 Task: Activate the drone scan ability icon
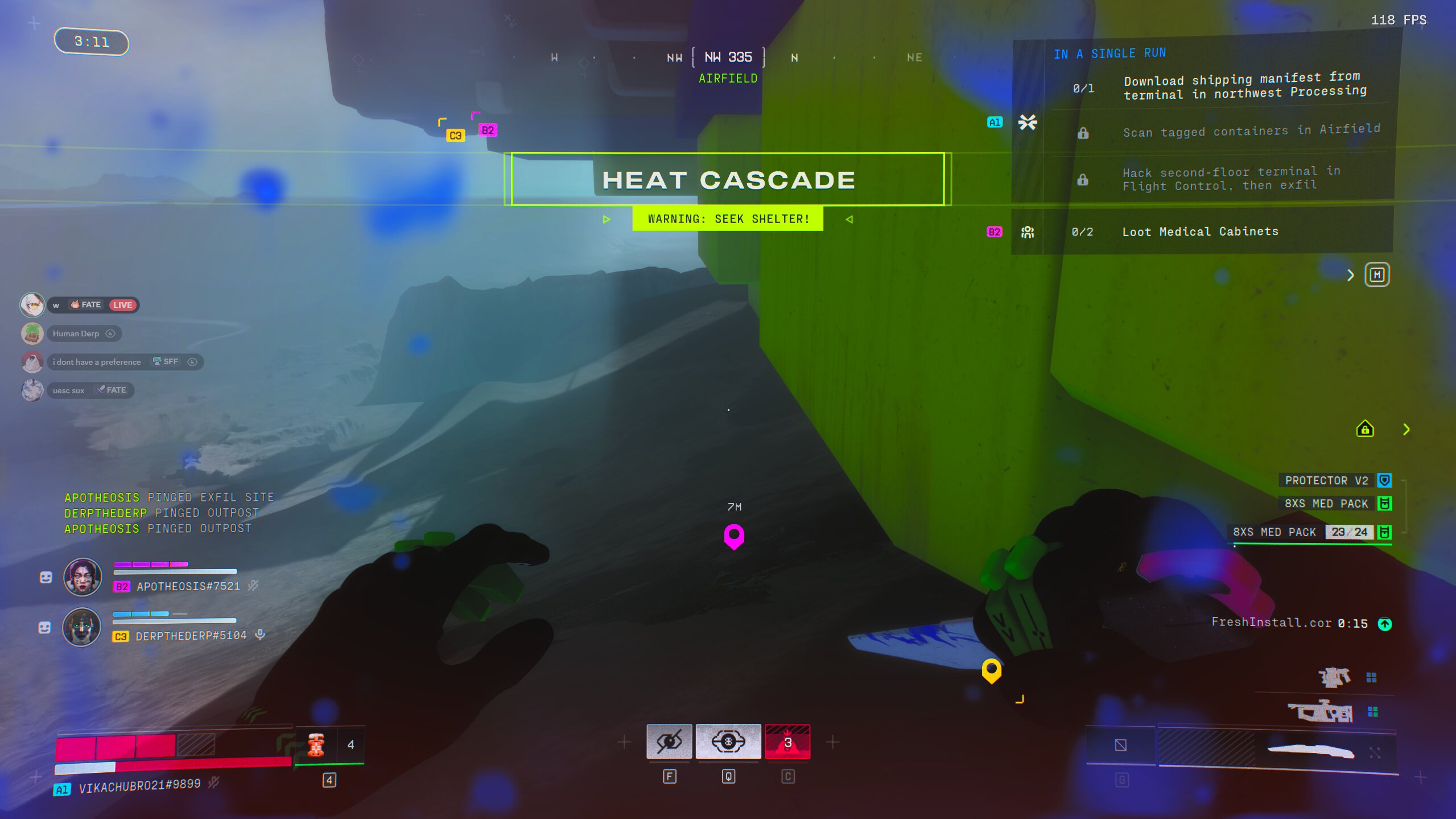coord(728,742)
